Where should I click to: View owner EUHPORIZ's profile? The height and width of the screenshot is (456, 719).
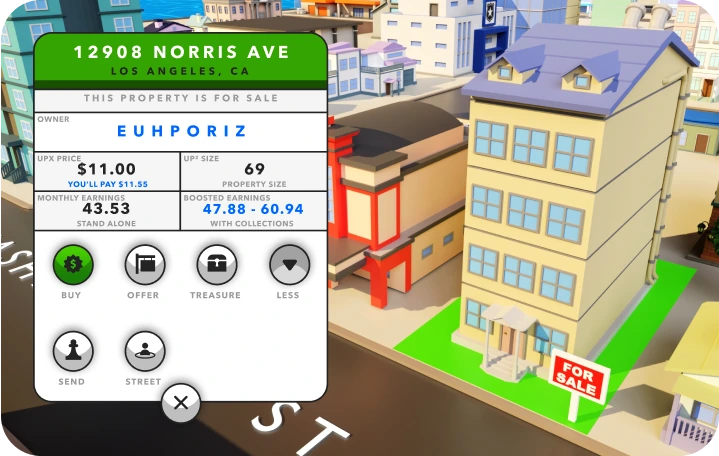coord(181,130)
